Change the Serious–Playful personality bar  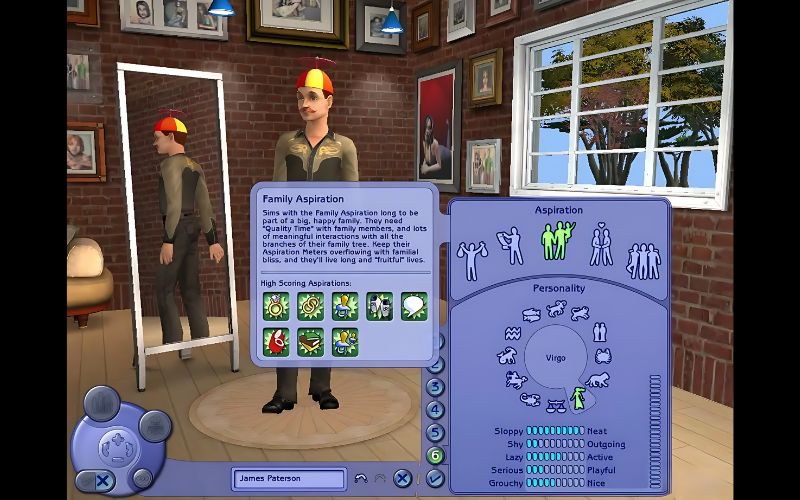555,468
